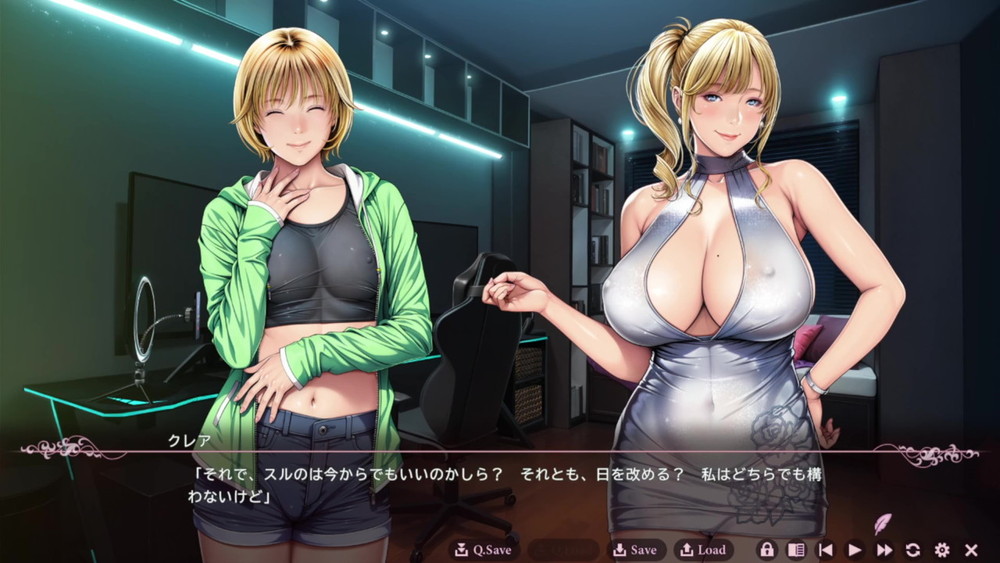Close the text window with the X
The image size is (1000, 563).
tap(971, 550)
